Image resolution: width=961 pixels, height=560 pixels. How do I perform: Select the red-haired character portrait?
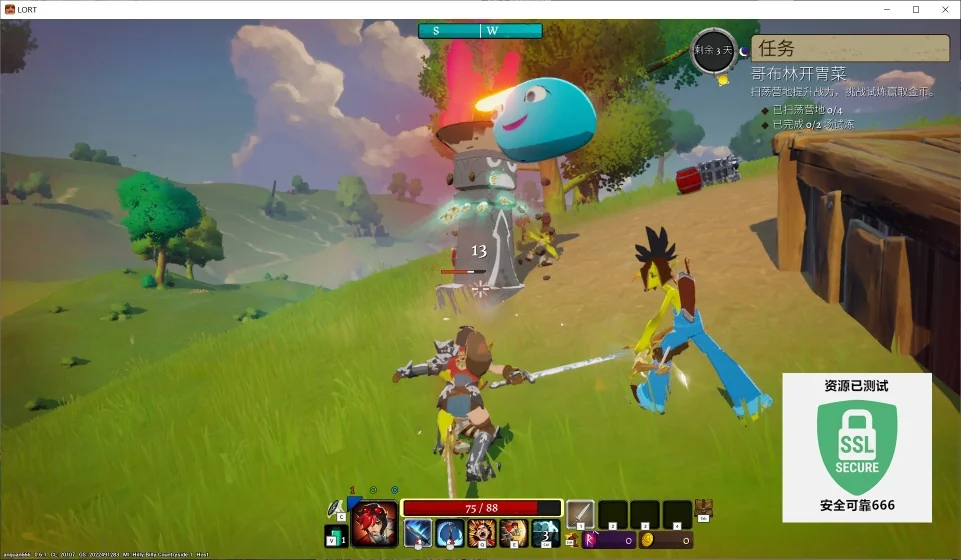click(x=375, y=522)
